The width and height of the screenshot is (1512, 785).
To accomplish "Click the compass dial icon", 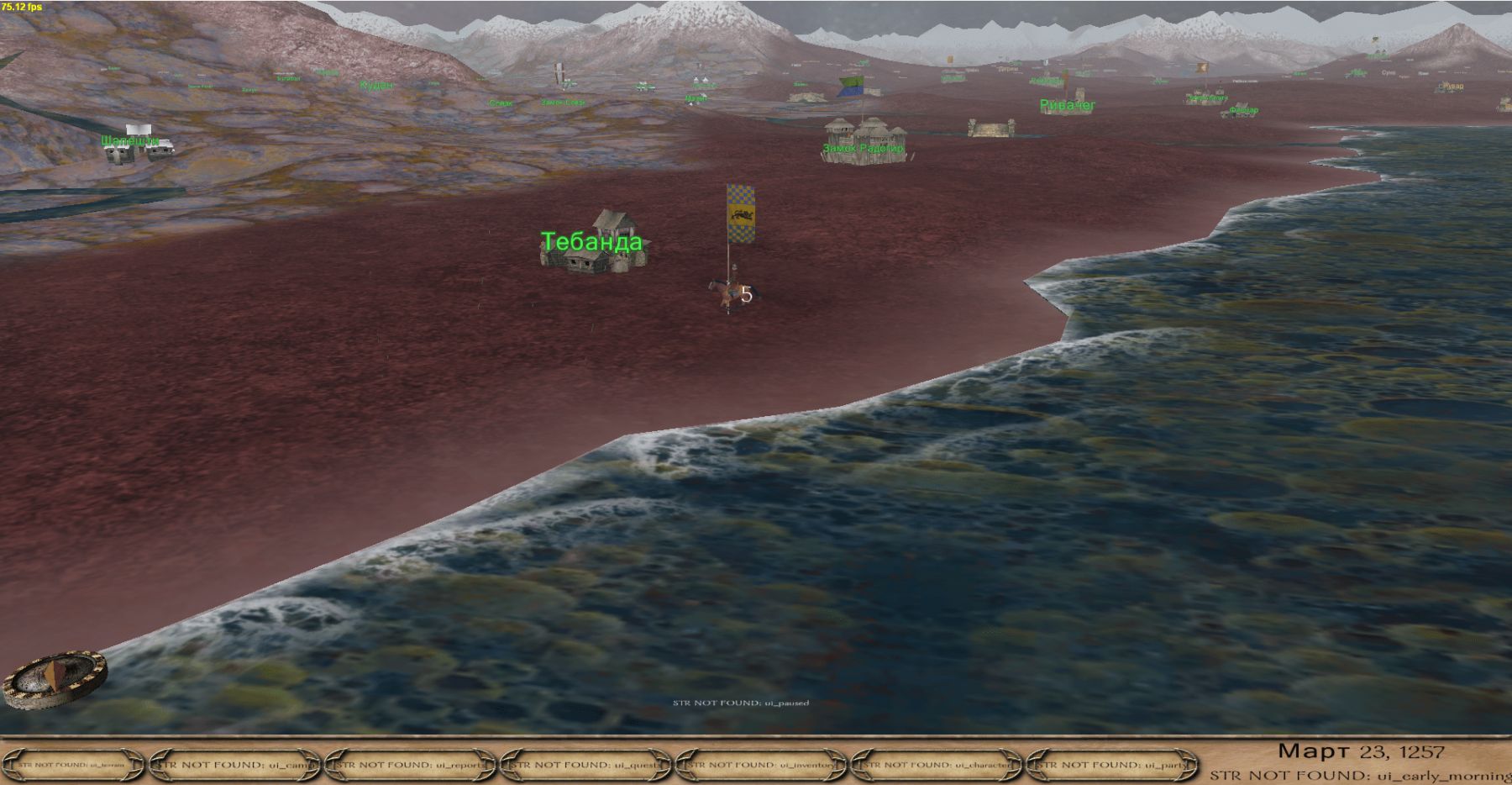I will click(55, 677).
